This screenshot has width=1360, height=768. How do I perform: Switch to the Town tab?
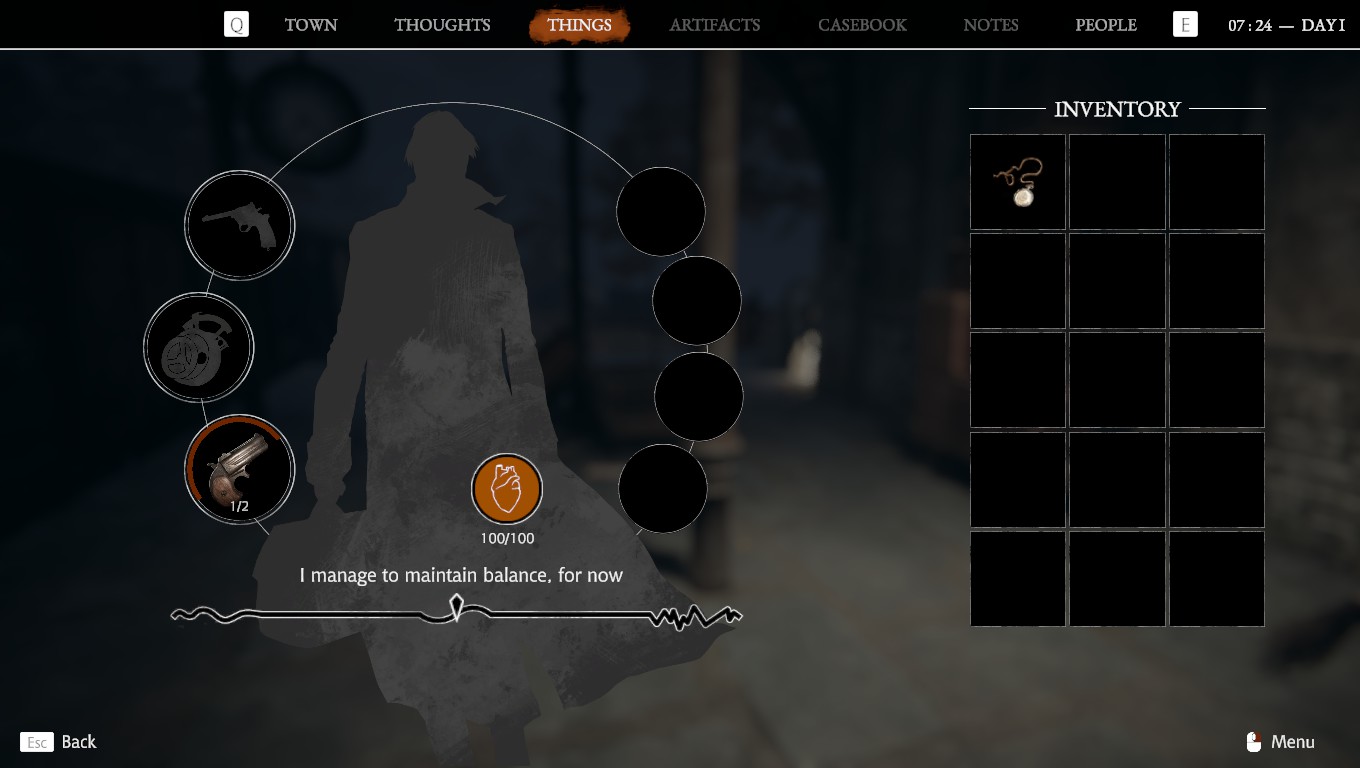click(x=311, y=25)
